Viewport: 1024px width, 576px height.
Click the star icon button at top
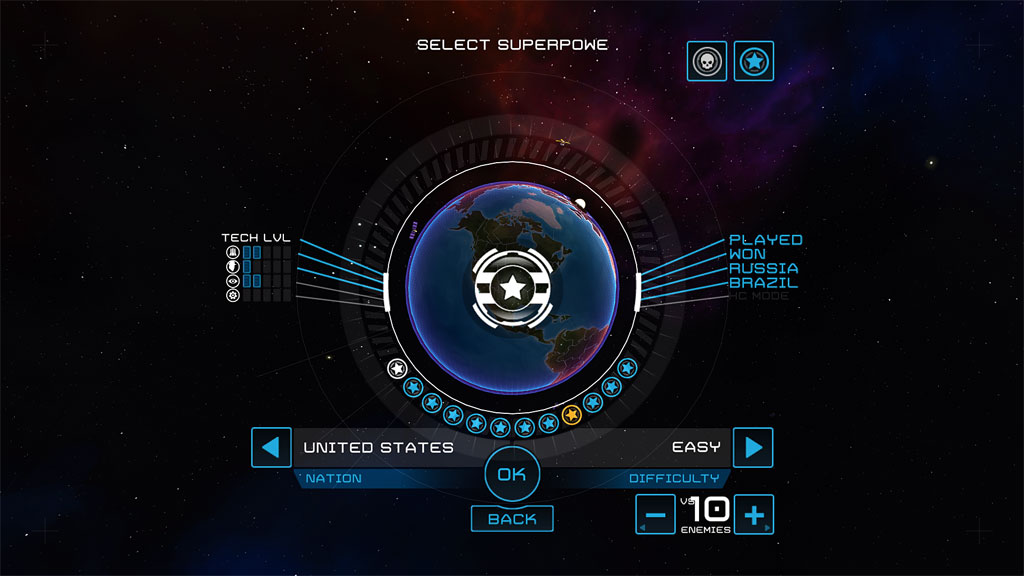(x=753, y=62)
